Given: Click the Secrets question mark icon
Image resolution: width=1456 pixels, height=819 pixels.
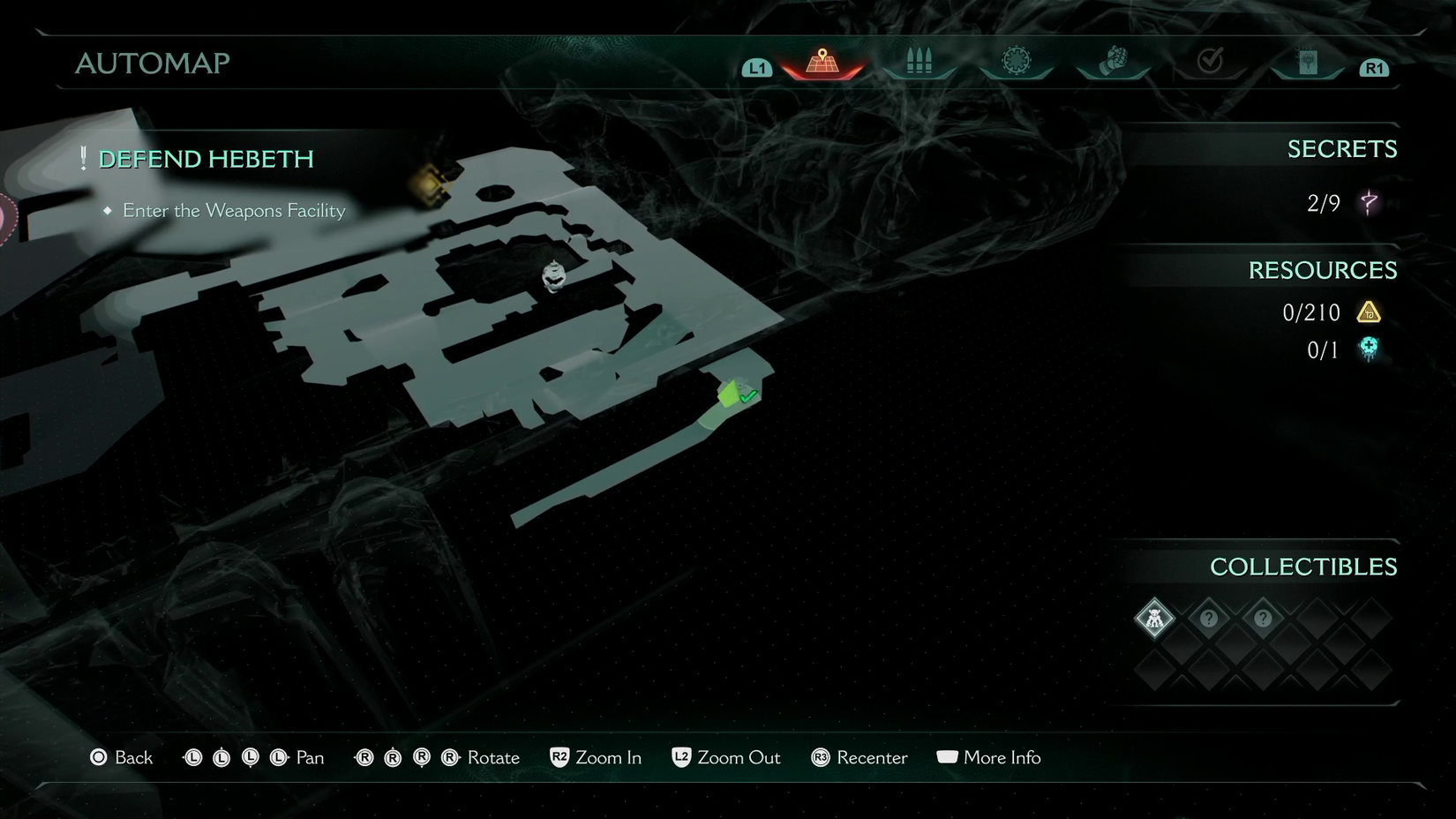Looking at the screenshot, I should coord(1368,203).
